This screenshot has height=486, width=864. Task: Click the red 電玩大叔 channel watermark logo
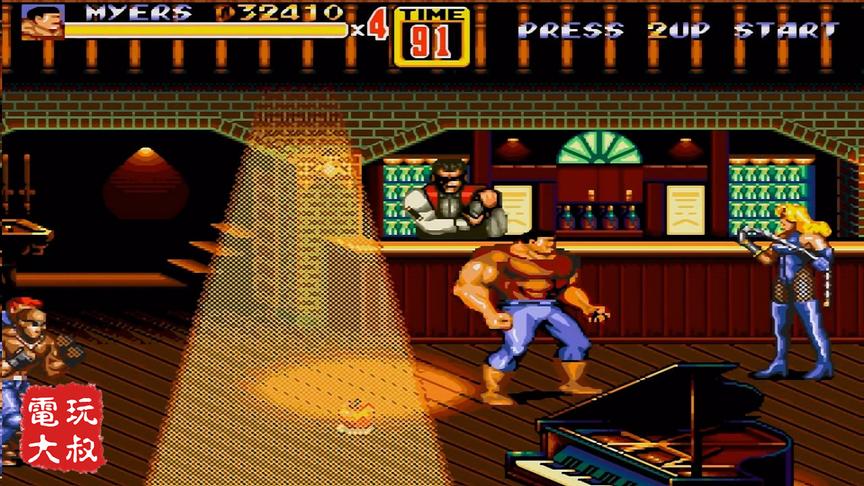click(64, 428)
